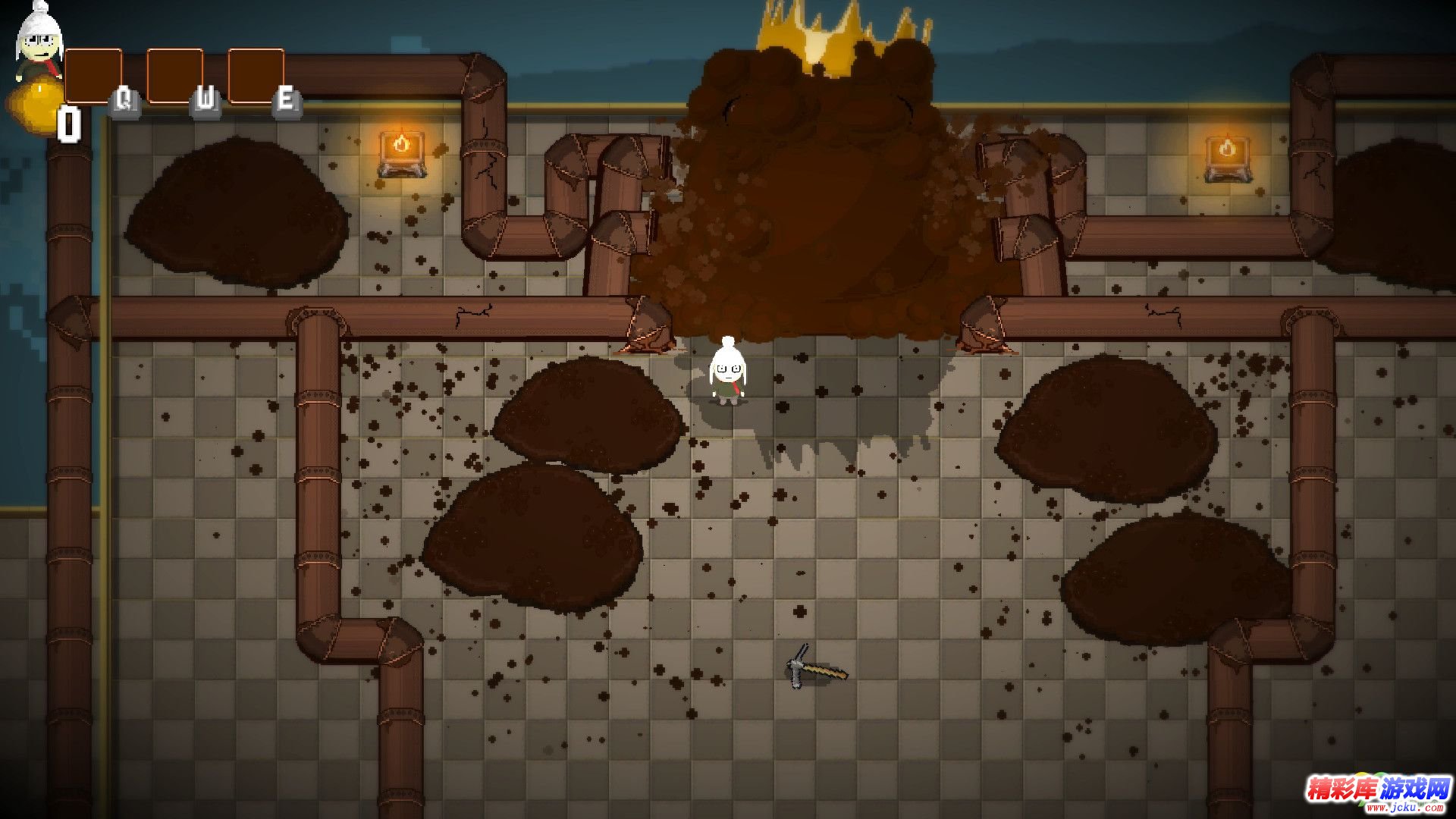Select the ability slot labeled Q
The height and width of the screenshot is (819, 1456).
[94, 77]
